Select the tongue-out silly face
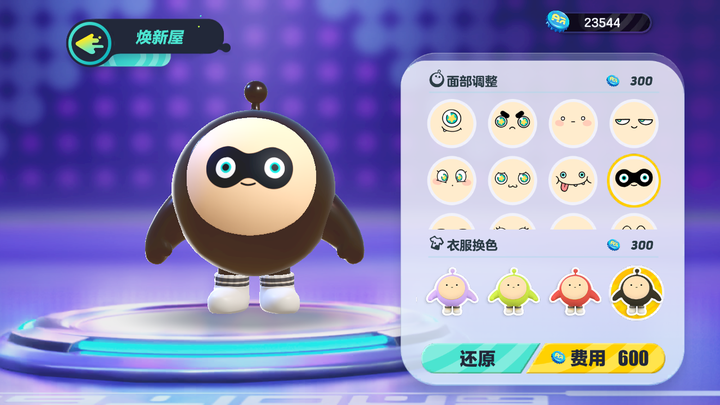This screenshot has width=720, height=405. 573,181
